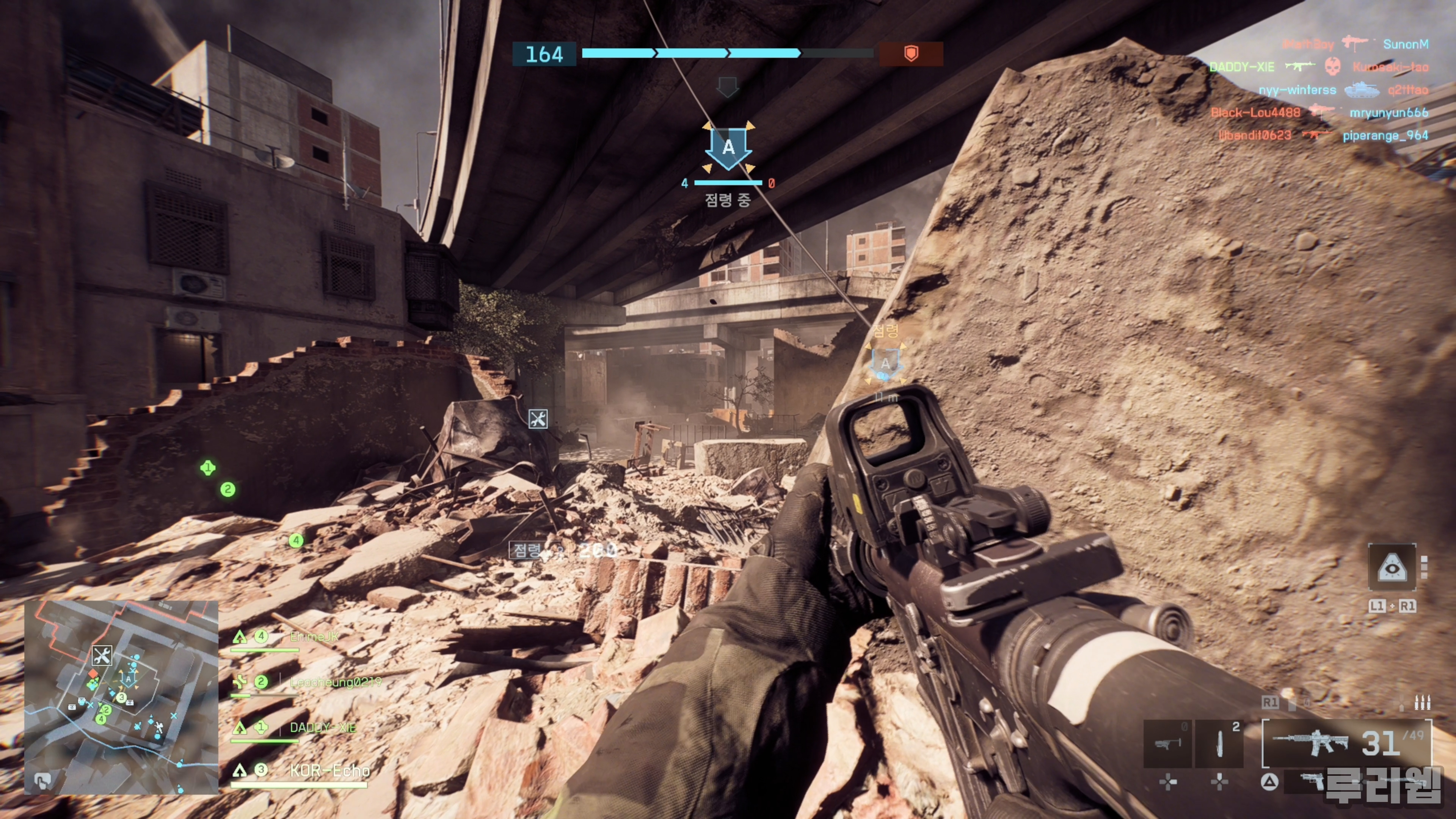Select the knife gadget slot showing 2

click(1219, 743)
